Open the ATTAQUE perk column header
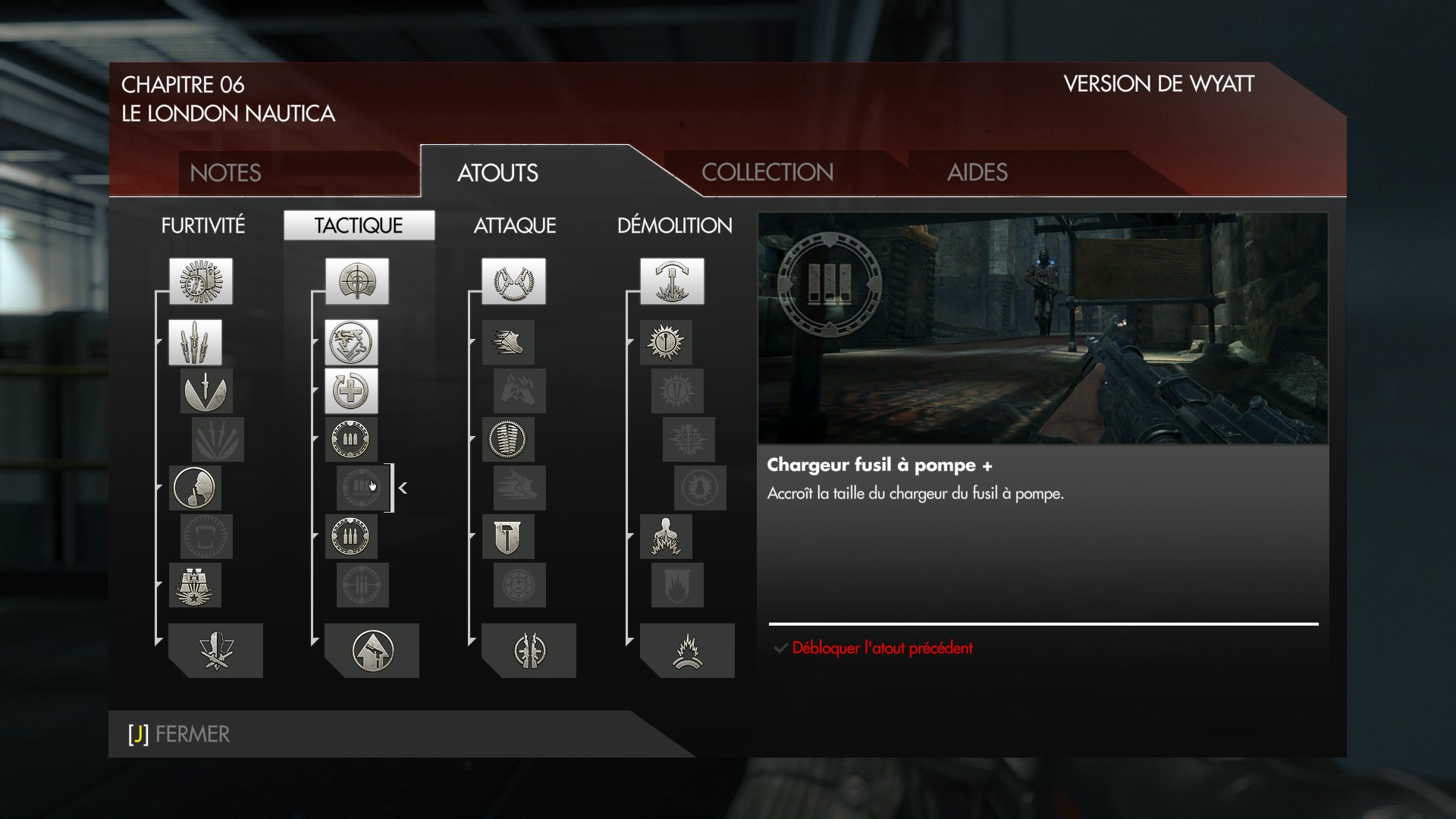This screenshot has width=1456, height=819. point(514,225)
